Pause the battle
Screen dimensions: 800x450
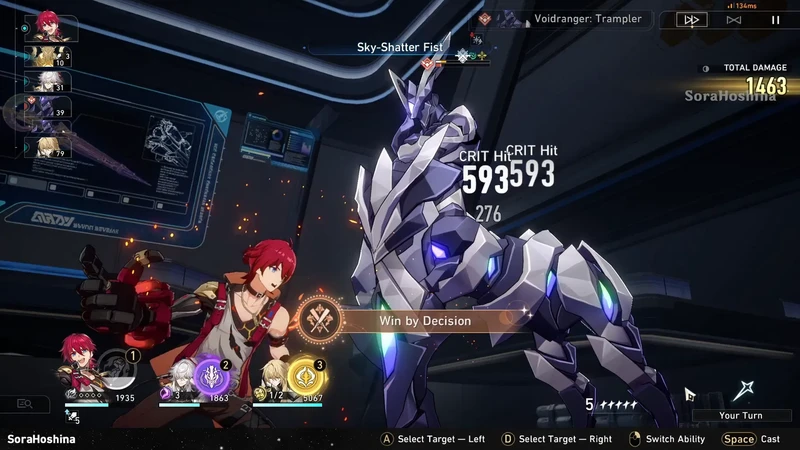[x=775, y=19]
